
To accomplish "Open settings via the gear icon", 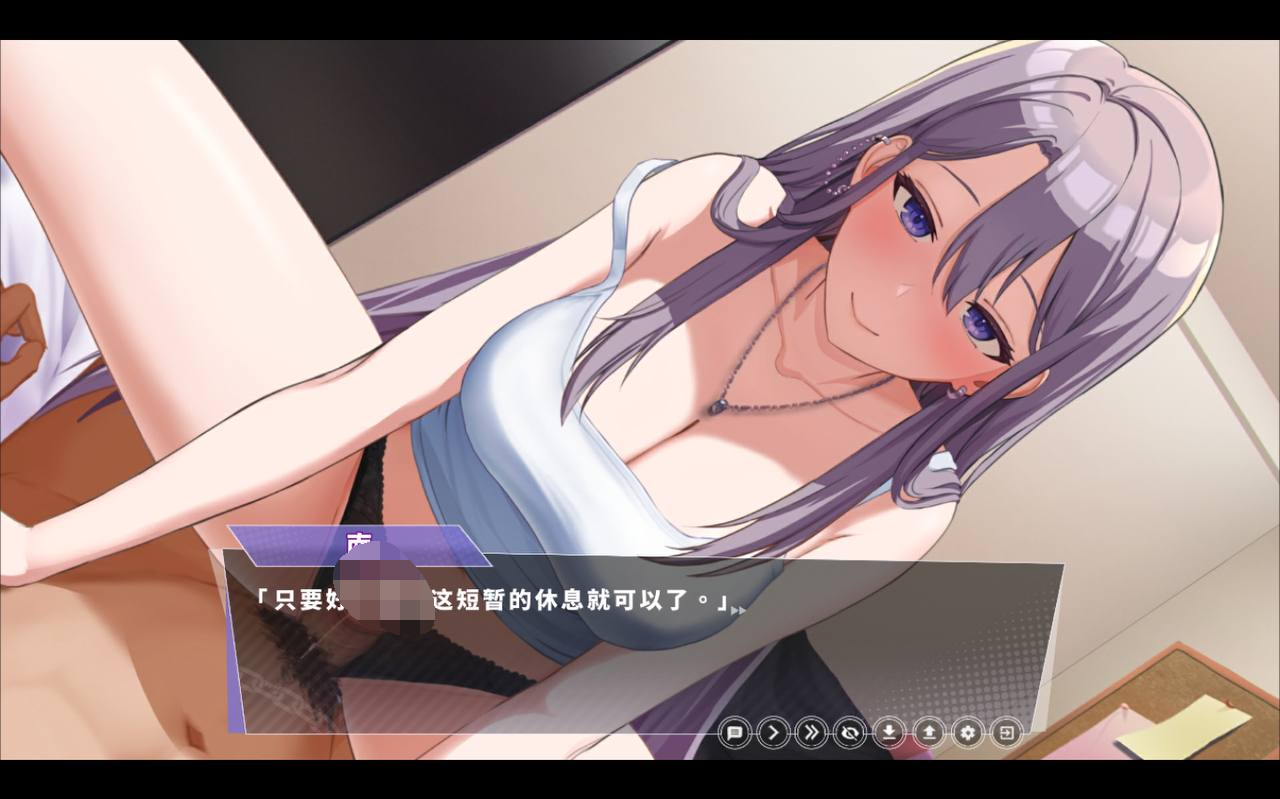I will 967,733.
